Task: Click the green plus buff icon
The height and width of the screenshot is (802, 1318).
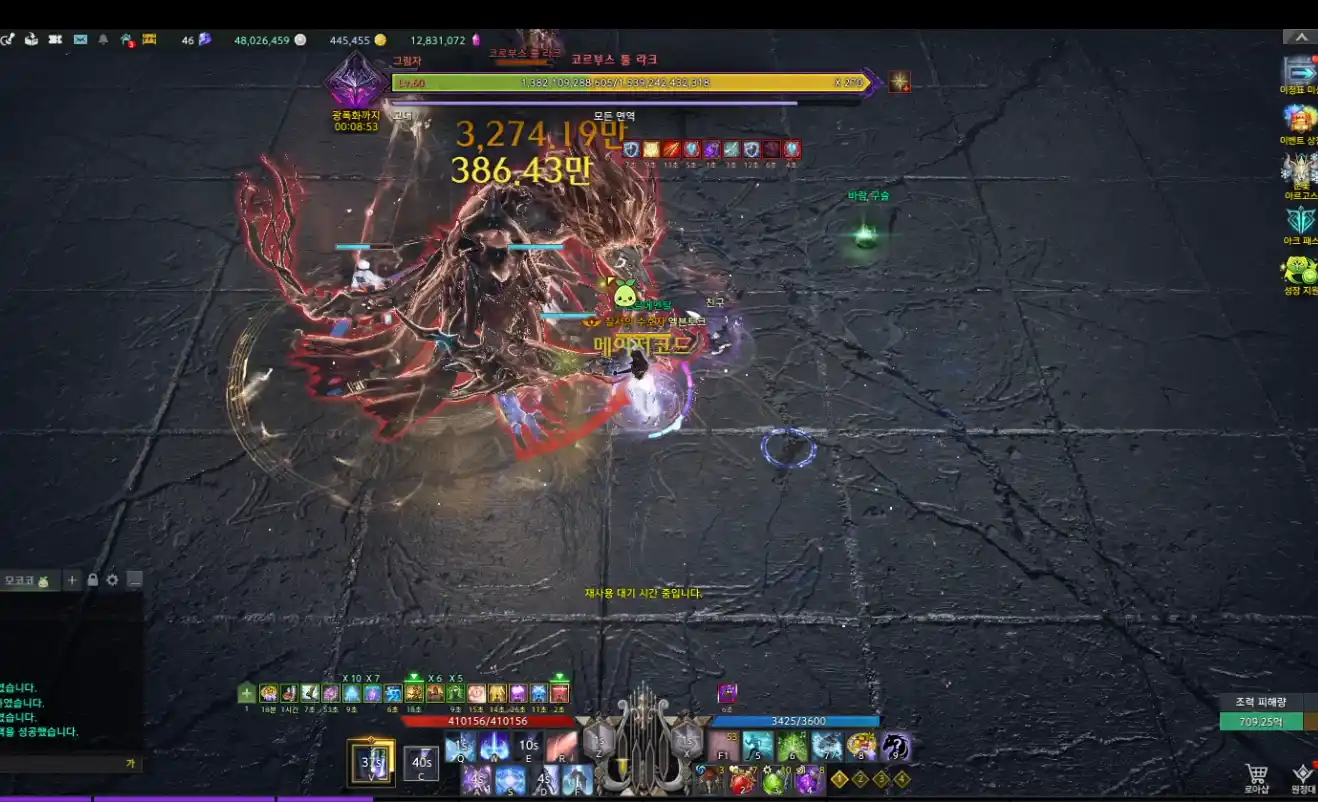Action: (247, 692)
